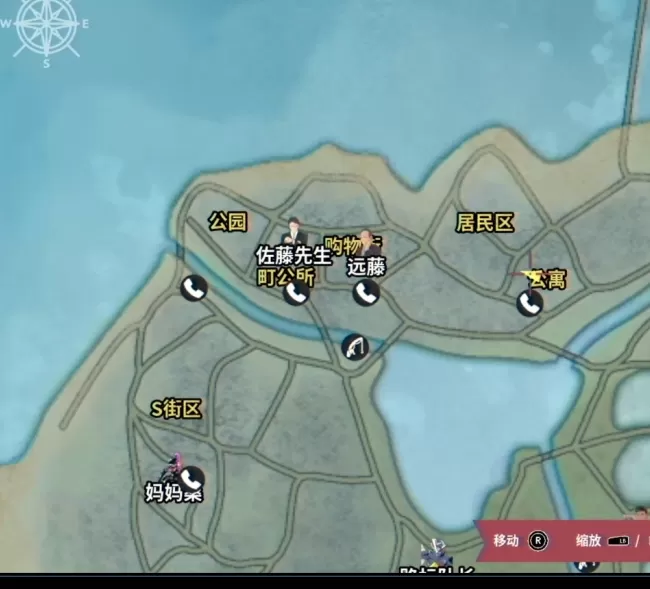Choose the phone marker below 远藤
650x589 pixels.
(x=365, y=292)
